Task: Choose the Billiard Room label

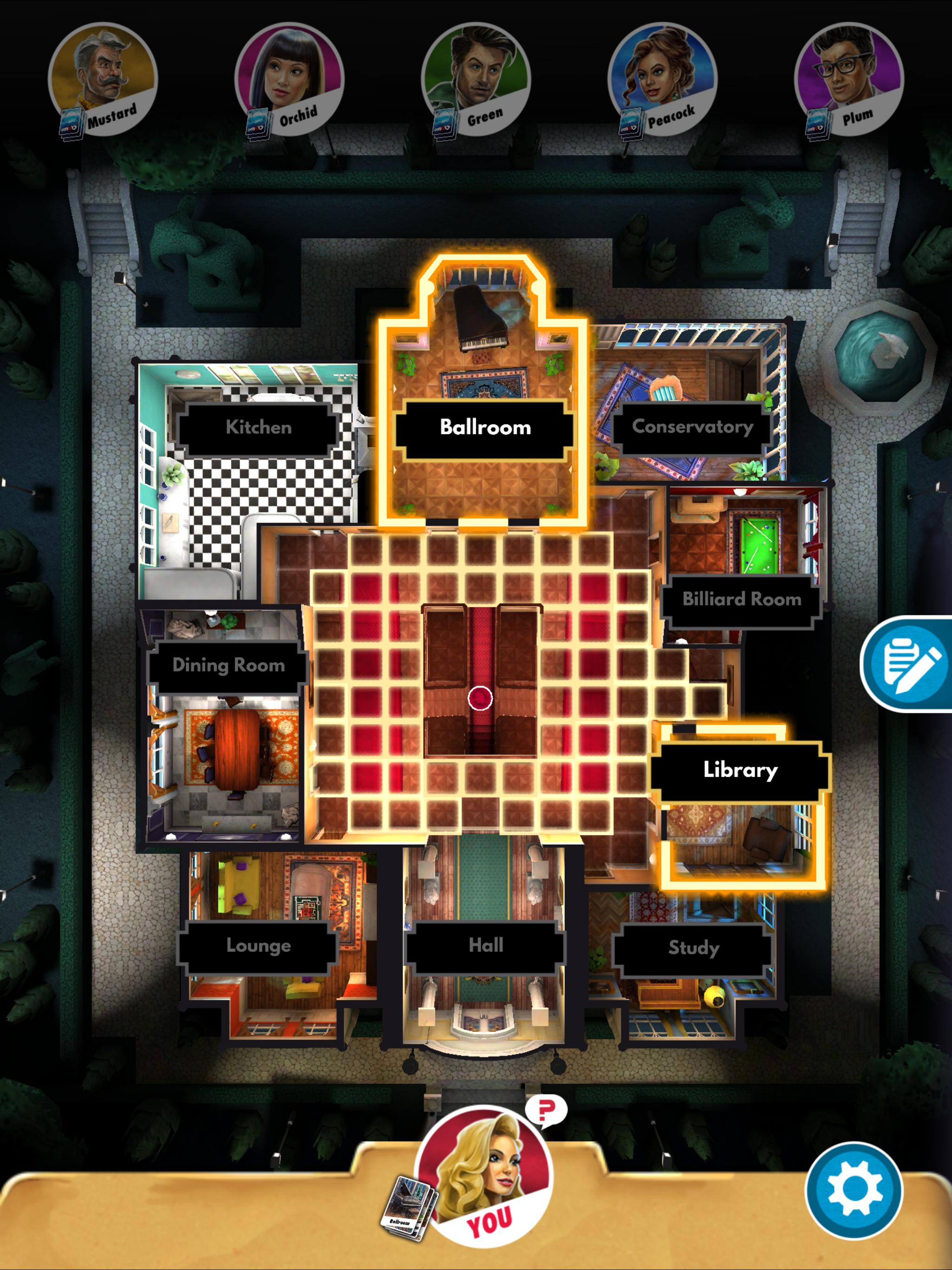Action: coord(741,599)
